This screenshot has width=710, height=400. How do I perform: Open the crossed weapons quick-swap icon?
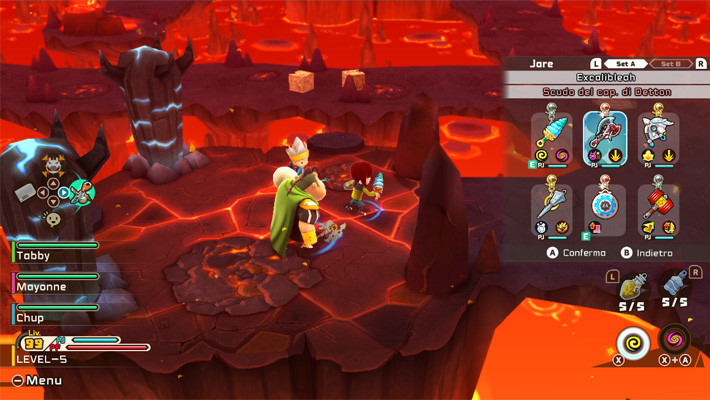click(x=81, y=192)
